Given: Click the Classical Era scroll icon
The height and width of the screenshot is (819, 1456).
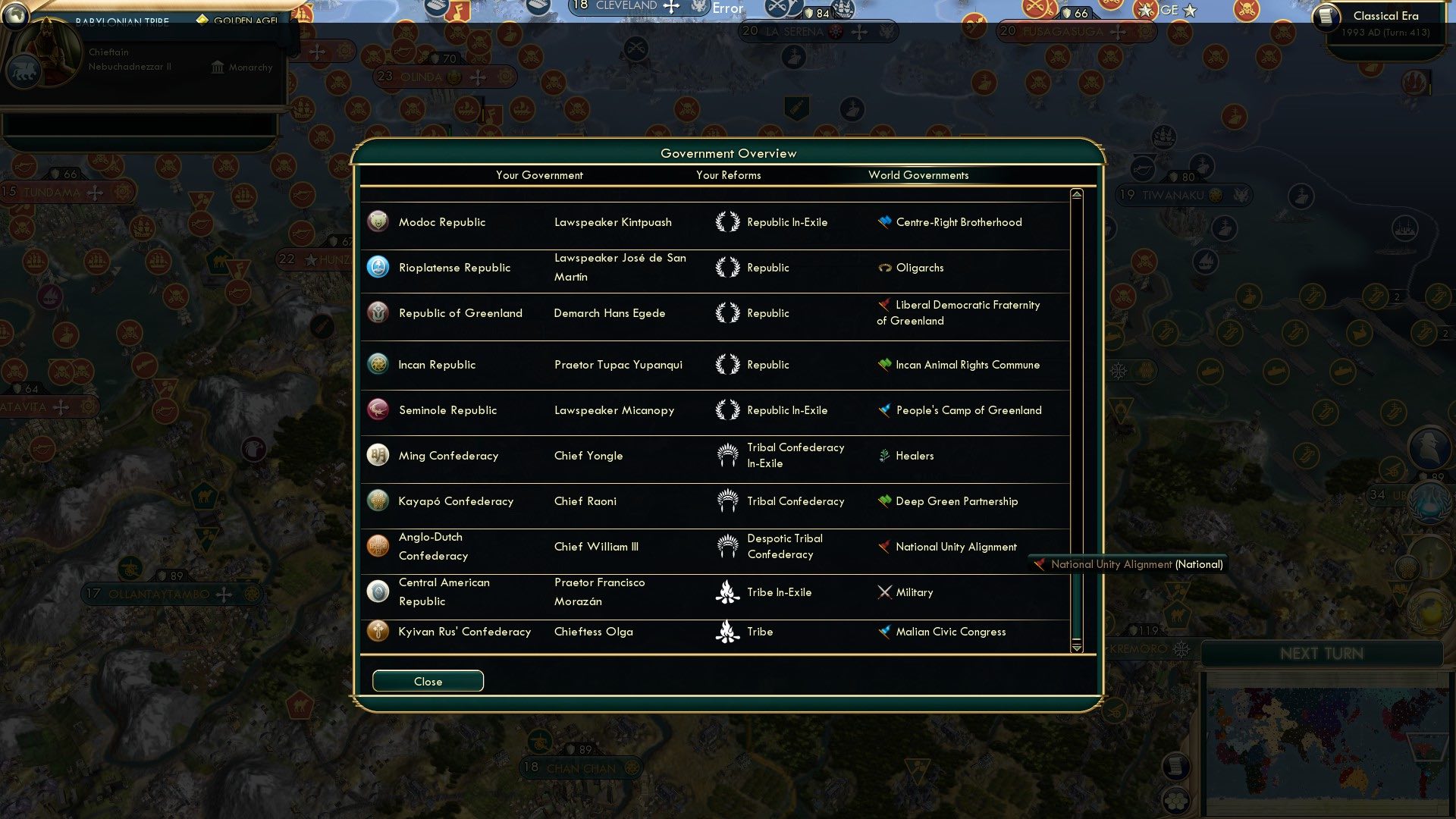Looking at the screenshot, I should click(x=1327, y=15).
